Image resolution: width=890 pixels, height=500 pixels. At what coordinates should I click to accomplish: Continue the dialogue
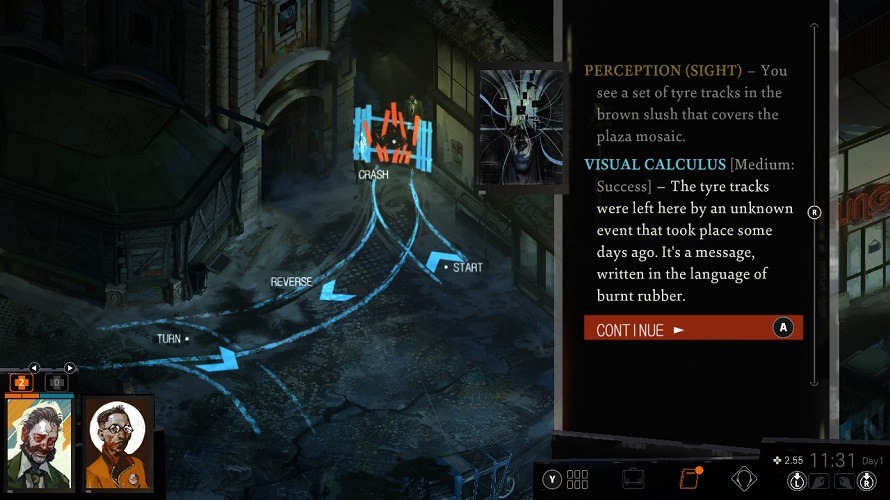click(x=692, y=328)
